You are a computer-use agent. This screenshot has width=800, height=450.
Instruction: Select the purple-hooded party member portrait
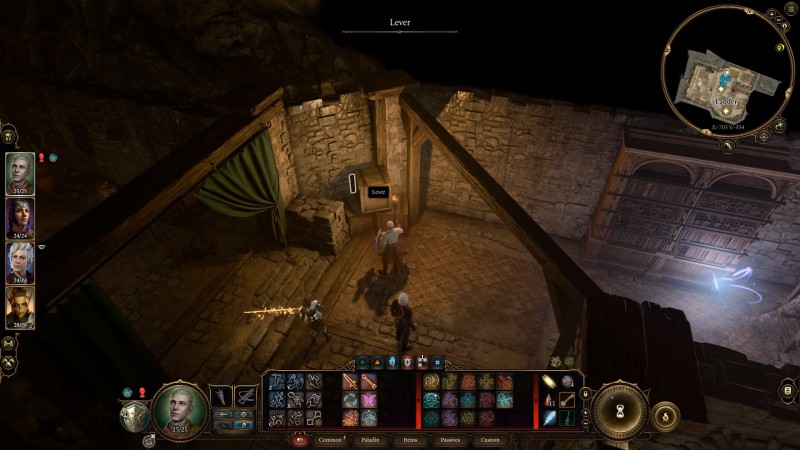[20, 218]
